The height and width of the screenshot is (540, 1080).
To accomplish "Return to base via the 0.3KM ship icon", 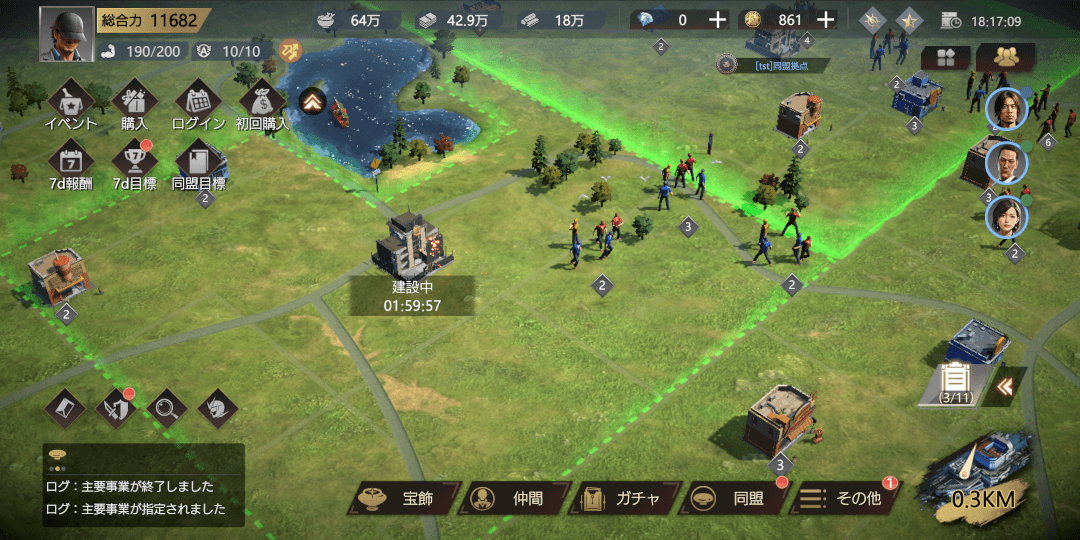I will click(x=983, y=476).
